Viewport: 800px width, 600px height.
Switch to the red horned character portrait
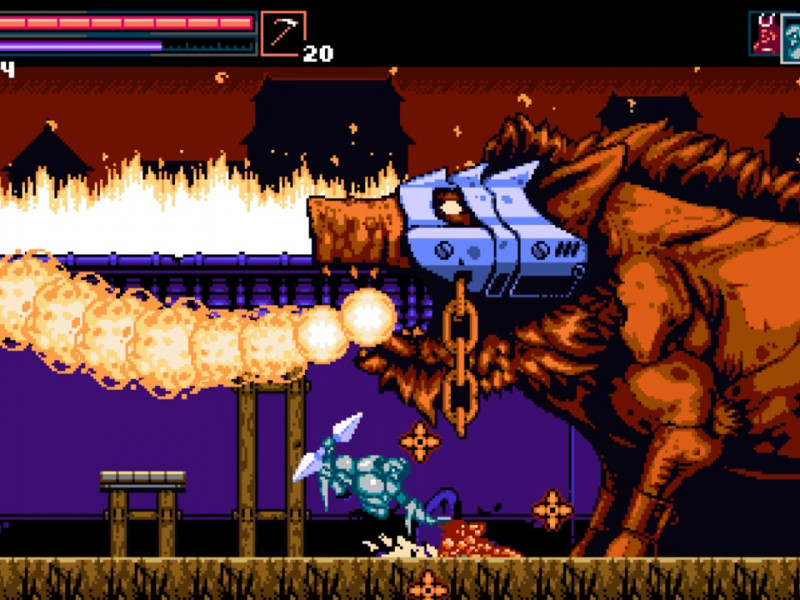click(x=765, y=32)
